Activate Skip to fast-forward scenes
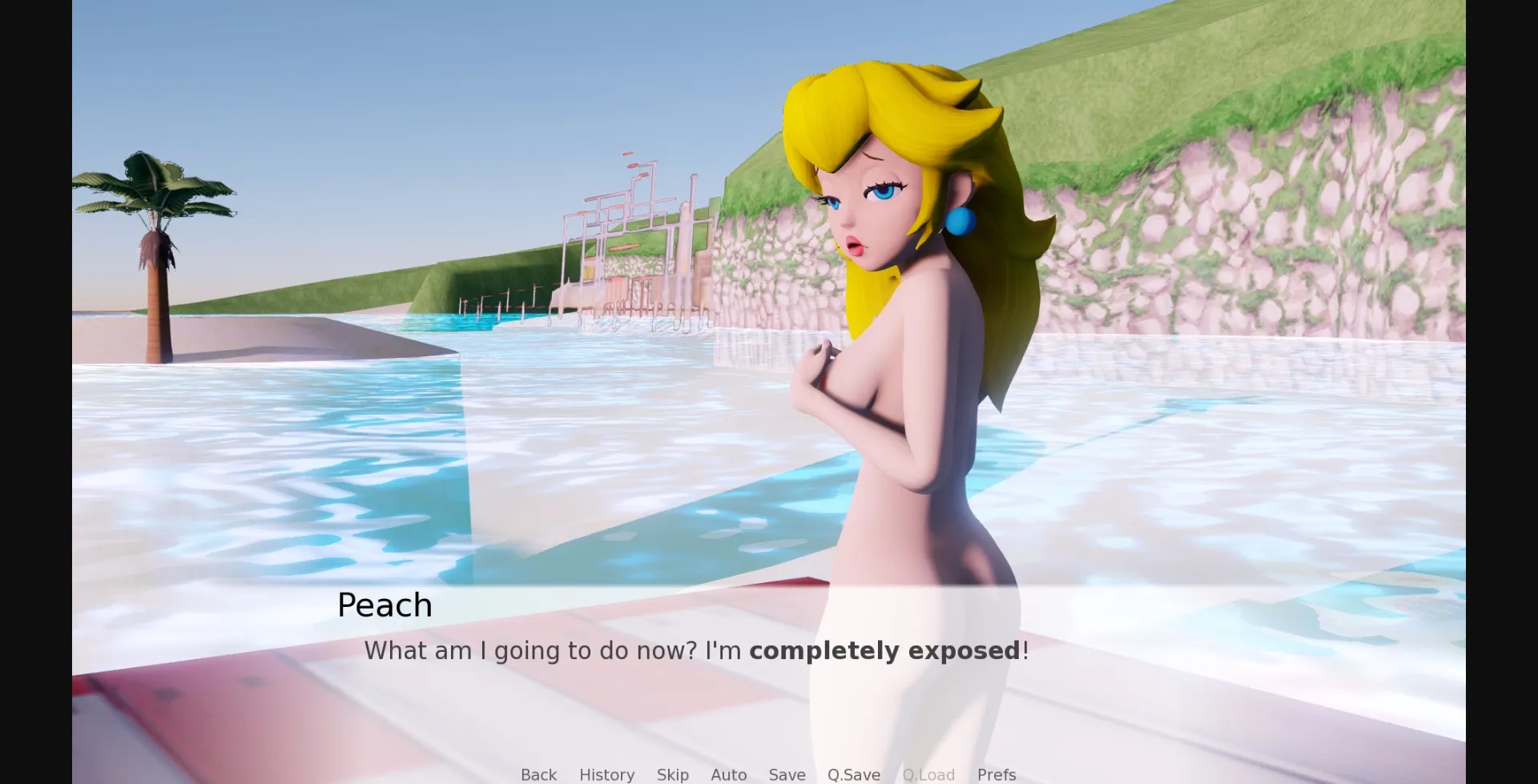 pos(672,774)
